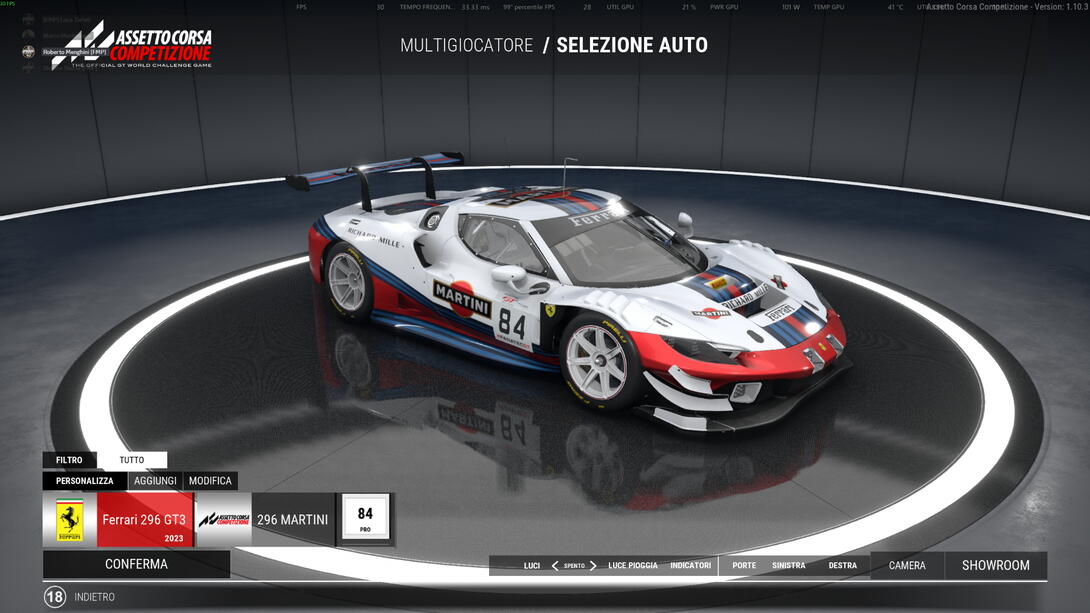Go back using Indietro
The width and height of the screenshot is (1090, 613).
pos(94,597)
